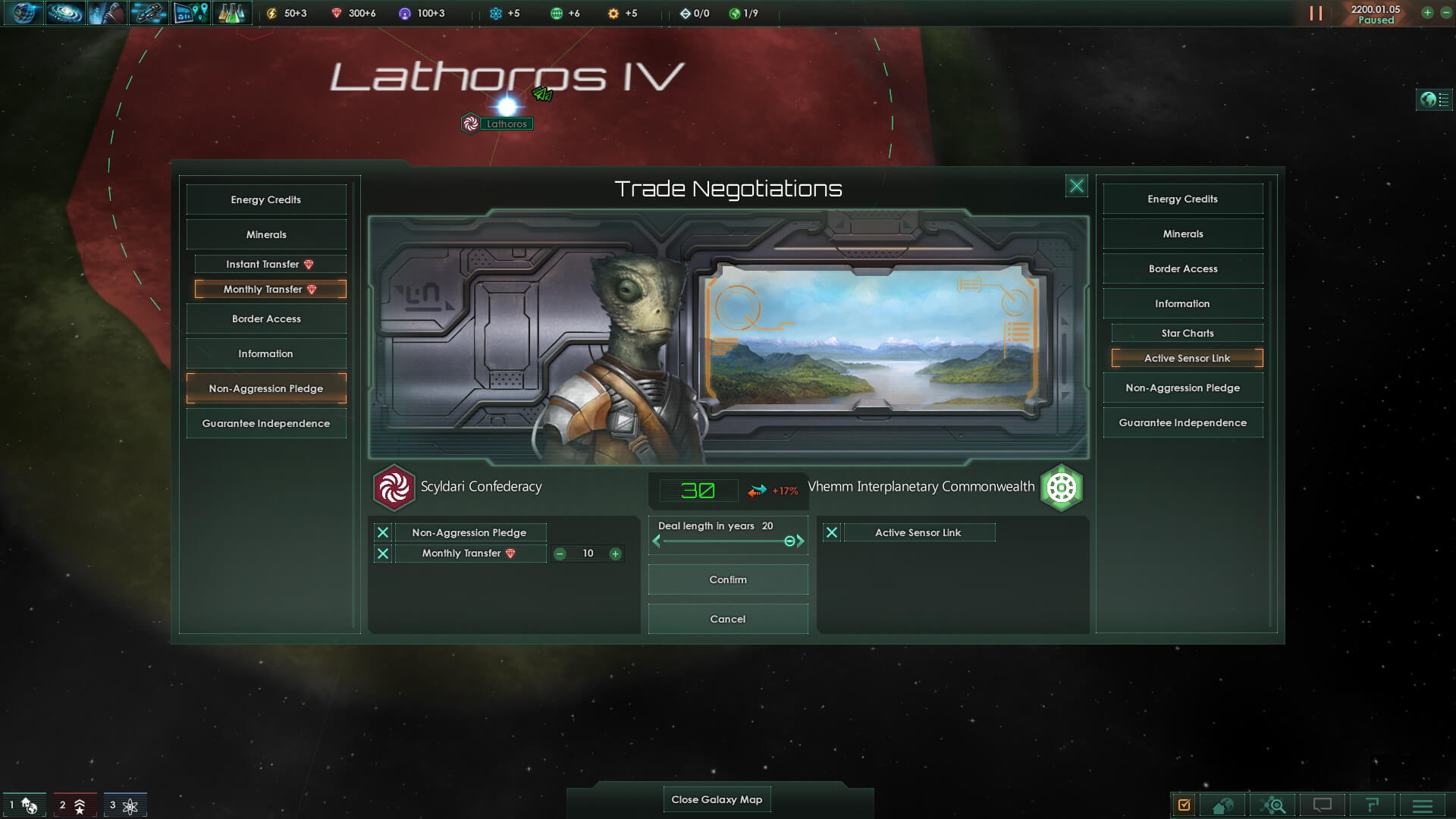Select the galaxy overview icon
Viewport: 1456px width, 819px height.
pyautogui.click(x=65, y=13)
